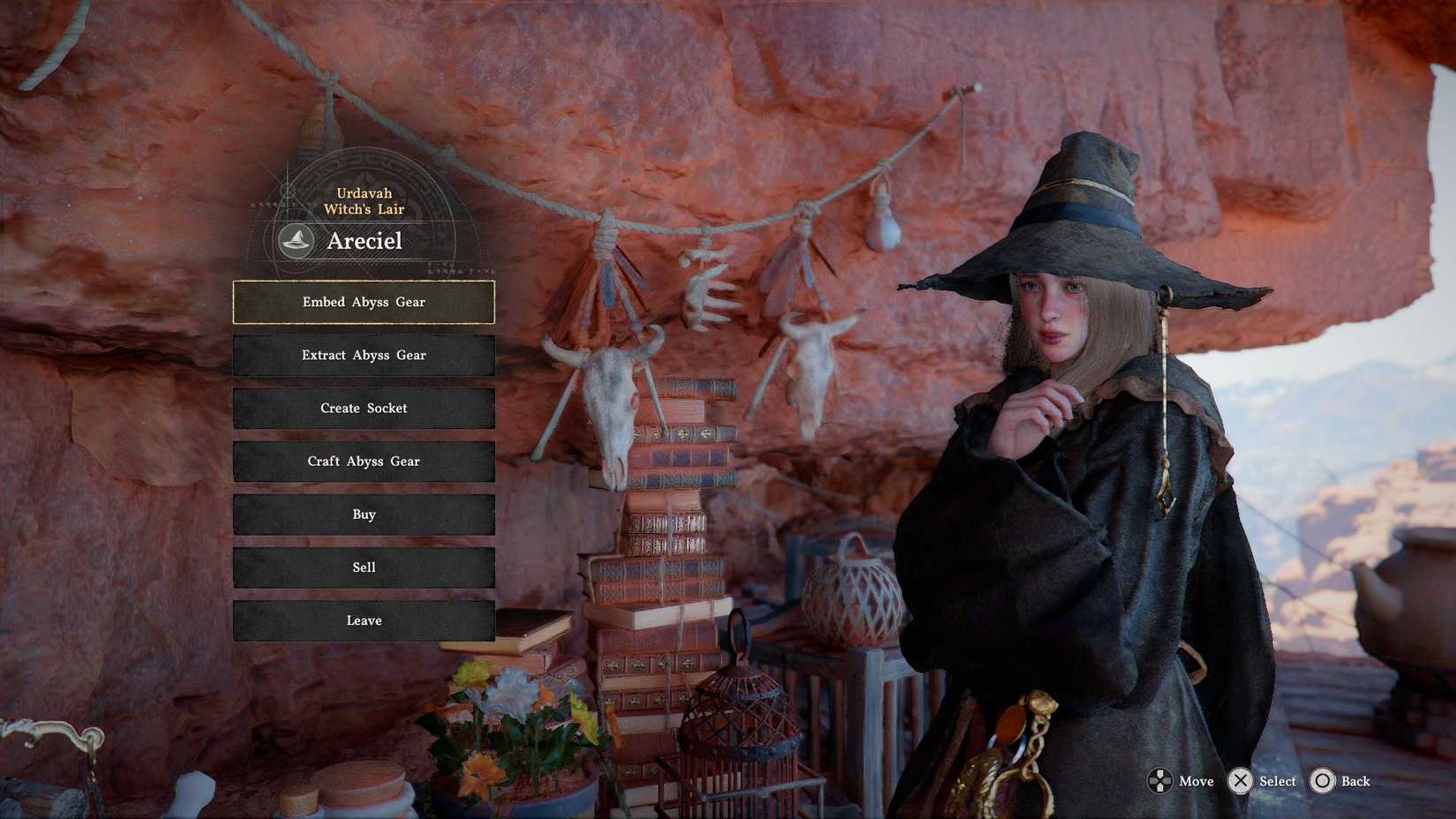Choose Craft Abyss Gear
This screenshot has height=819, width=1456.
pyautogui.click(x=364, y=461)
